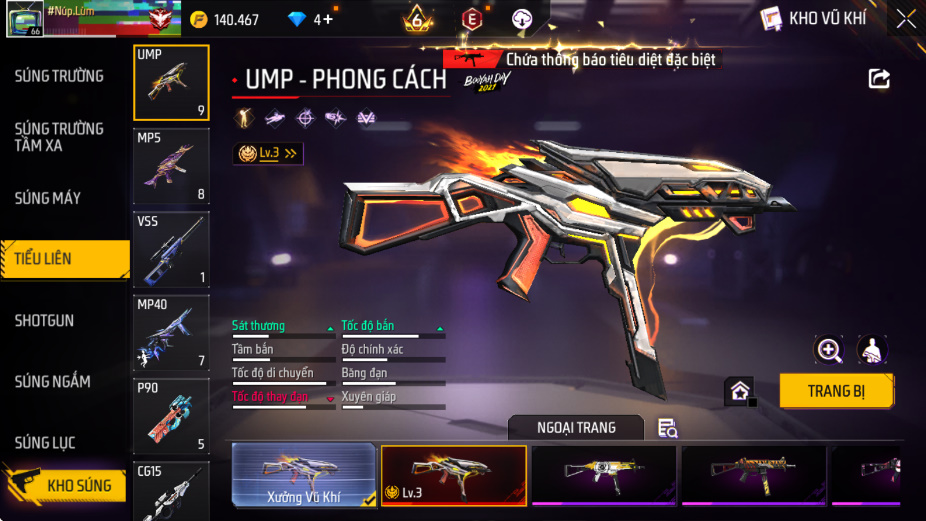The height and width of the screenshot is (521, 926).
Task: Open the Súng Lục category
Action: (45, 443)
